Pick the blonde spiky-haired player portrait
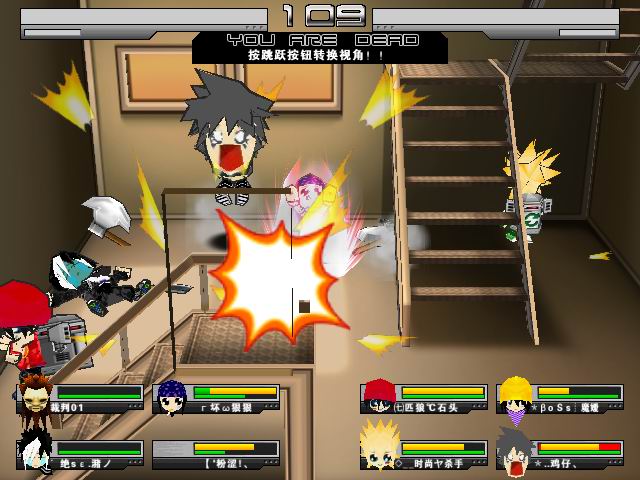Viewport: 640px width, 480px height. click(x=378, y=452)
